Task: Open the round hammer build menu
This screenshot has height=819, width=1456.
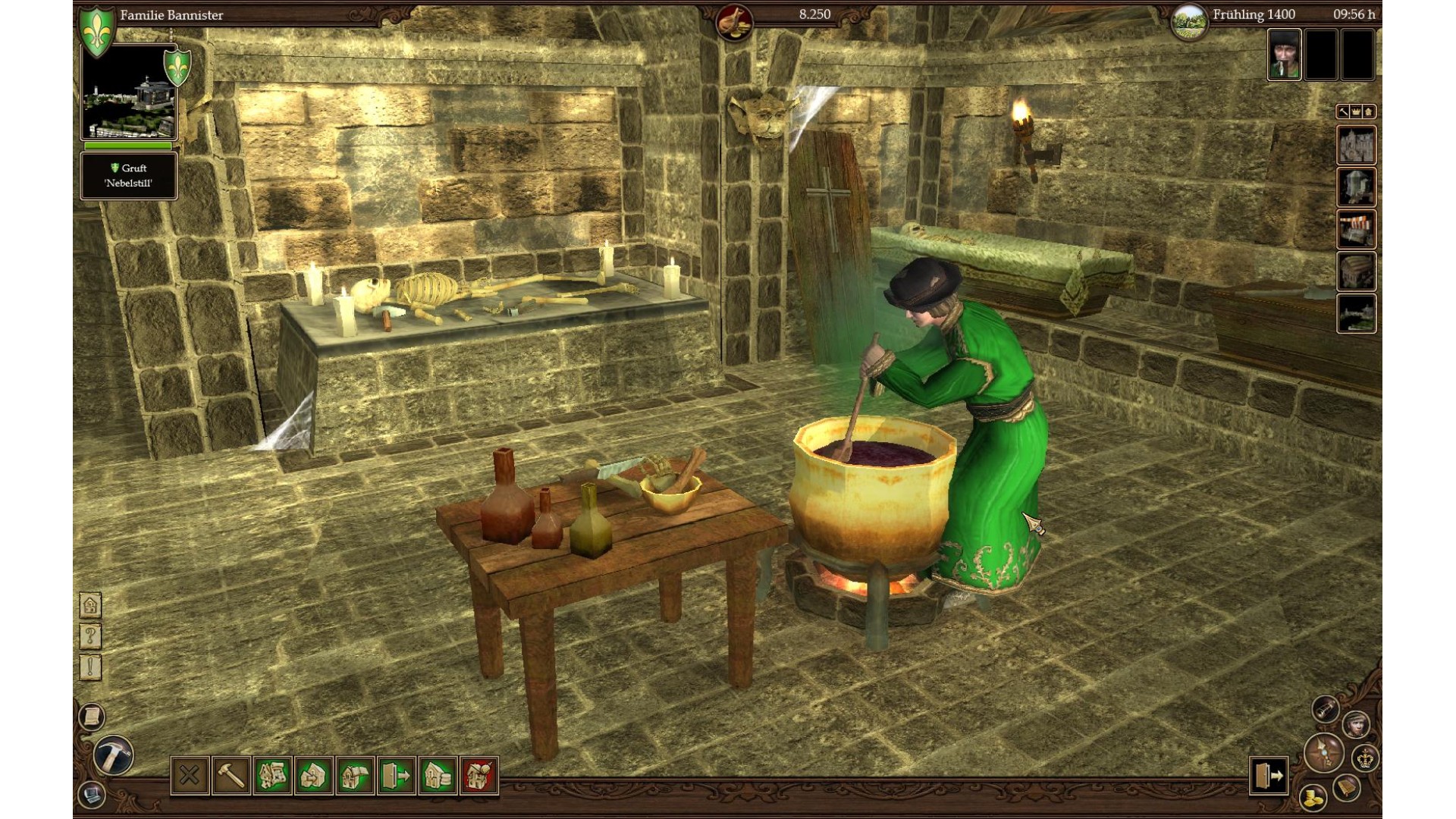Action: 115,755
